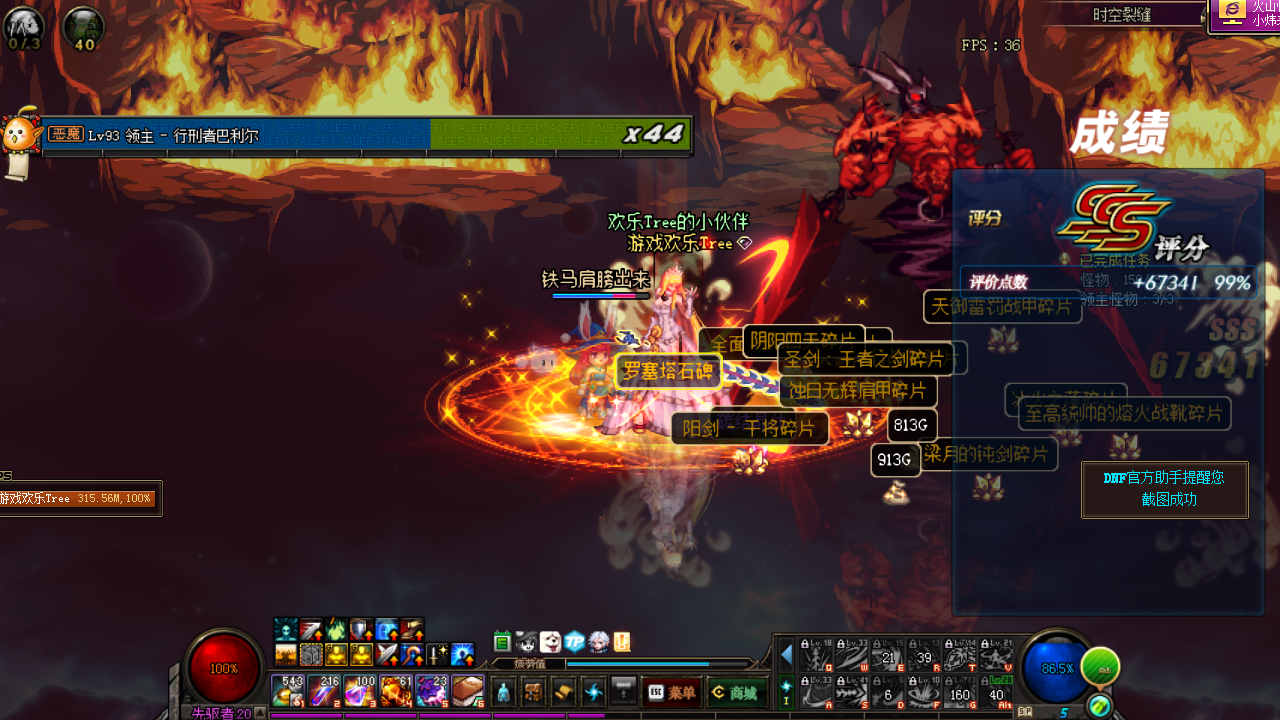Open the treasure chest inventory icon
Screen dimensions: 1280x720
coord(534,692)
